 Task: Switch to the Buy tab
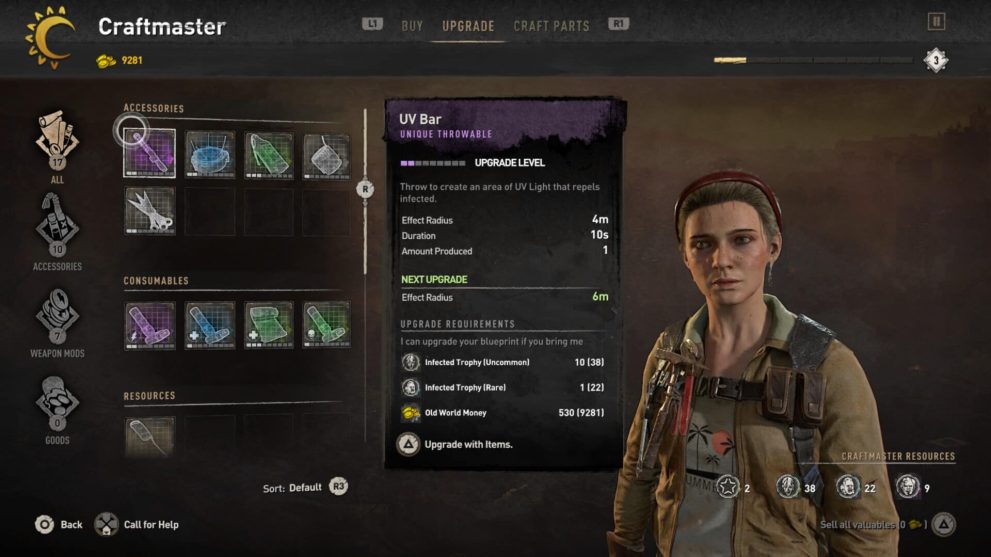(412, 26)
